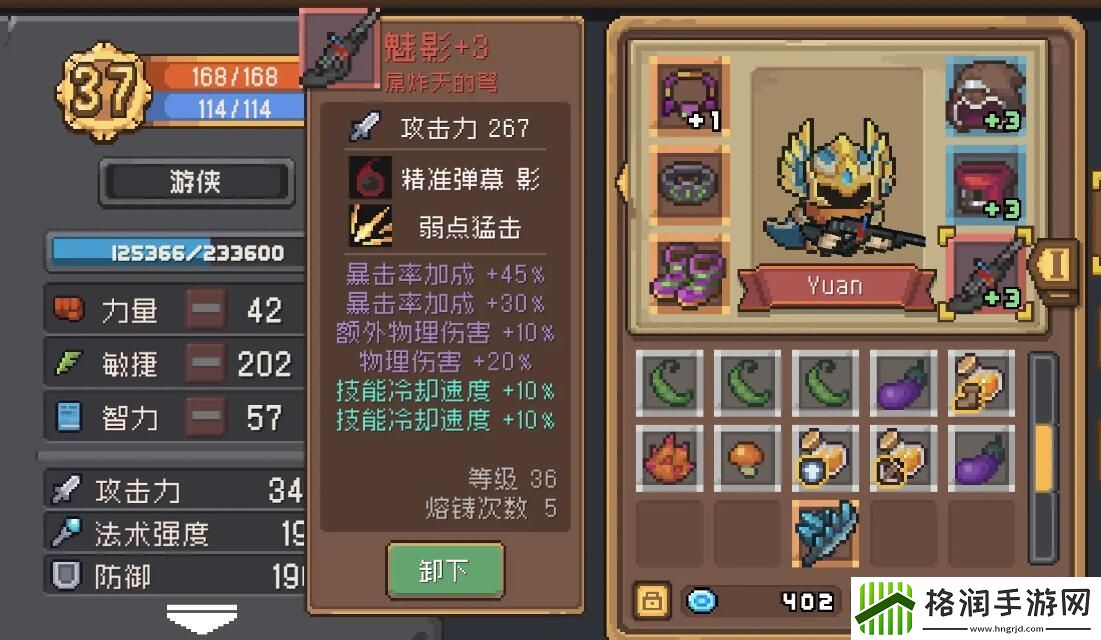The height and width of the screenshot is (640, 1101).
Task: Choose the purple boots equipment slot
Action: [689, 271]
